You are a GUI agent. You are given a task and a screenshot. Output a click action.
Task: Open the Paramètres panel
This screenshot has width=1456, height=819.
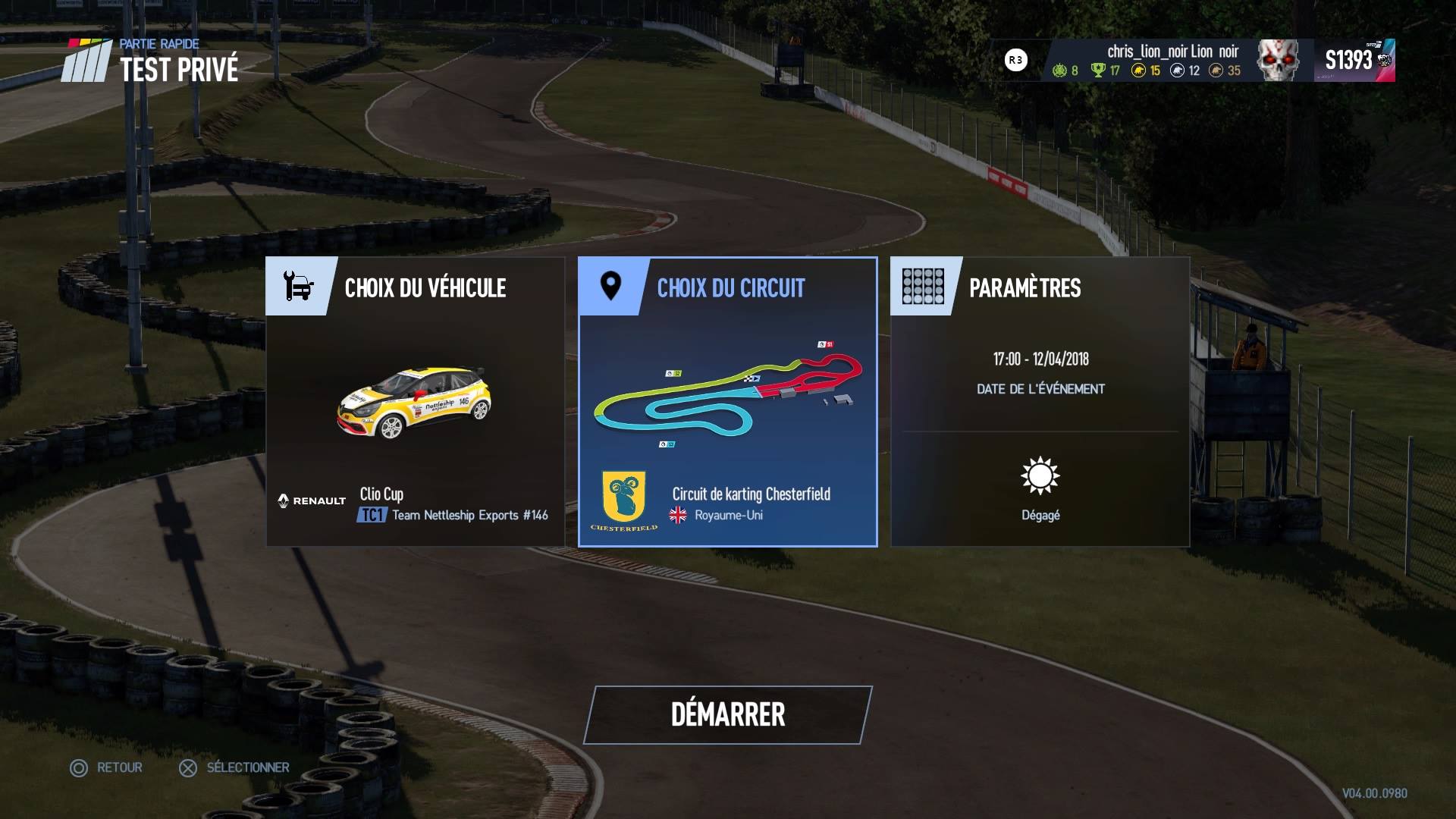pos(1040,402)
